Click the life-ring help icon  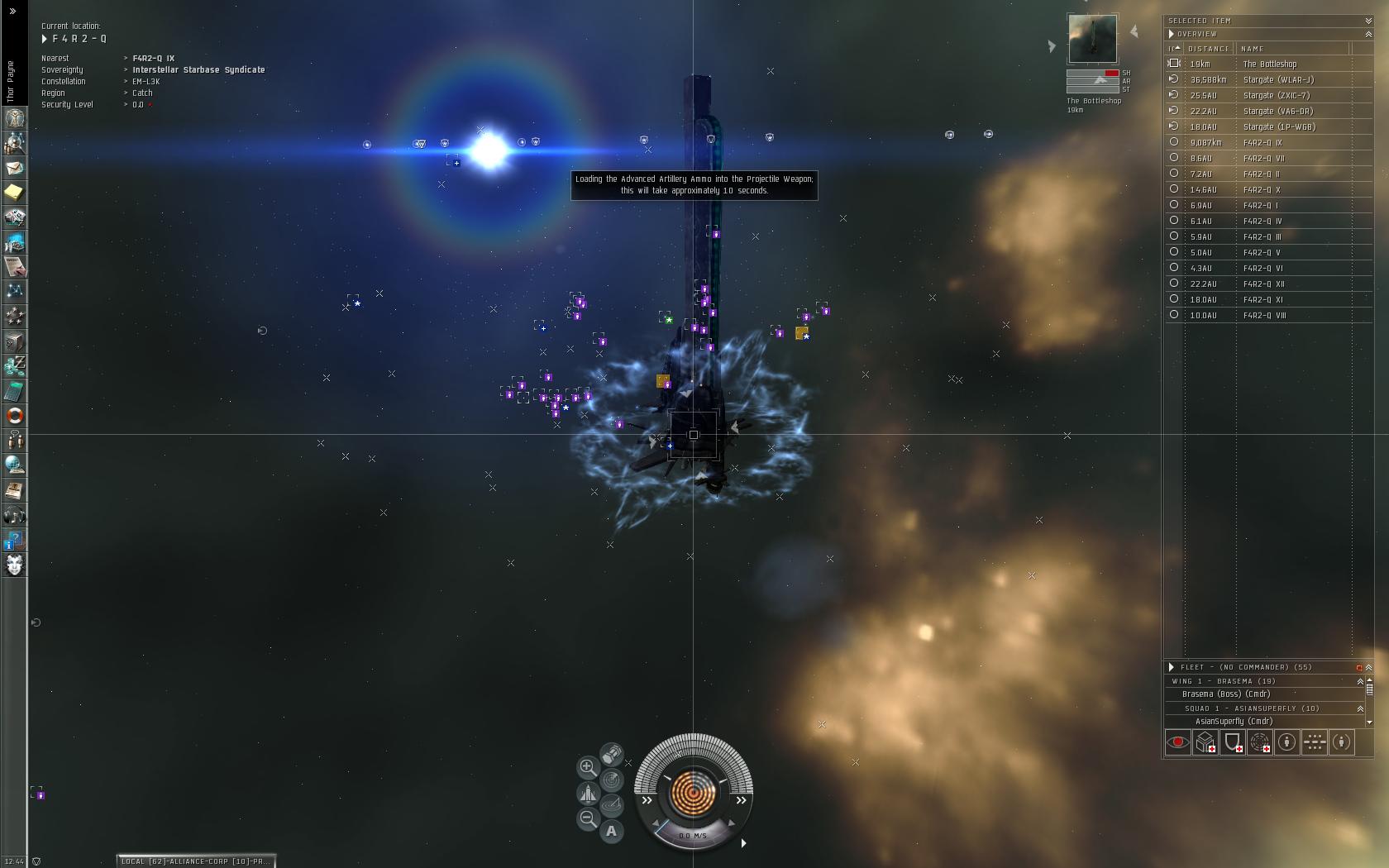pyautogui.click(x=14, y=416)
